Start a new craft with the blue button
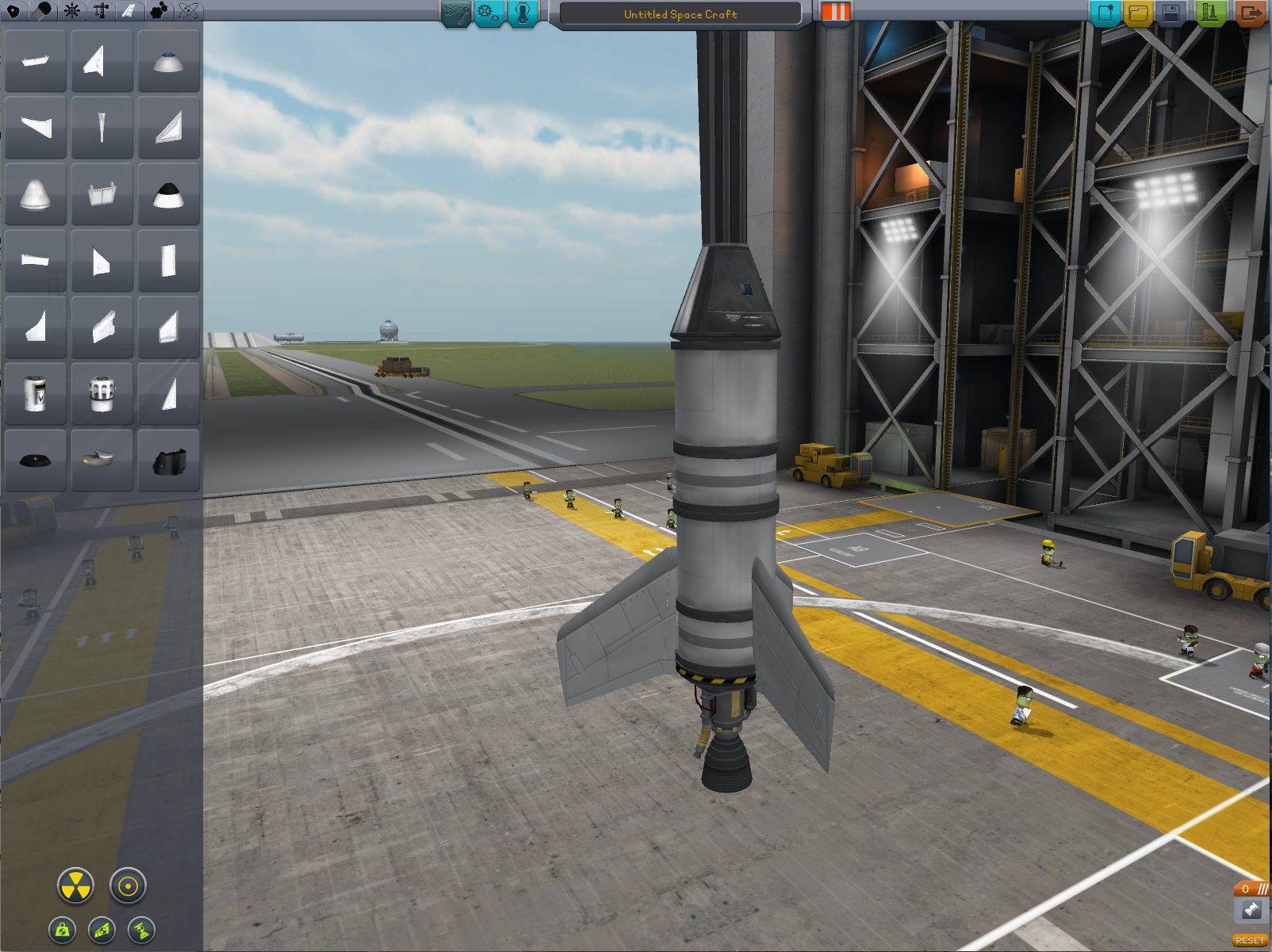Viewport: 1272px width, 952px height. [1105, 13]
